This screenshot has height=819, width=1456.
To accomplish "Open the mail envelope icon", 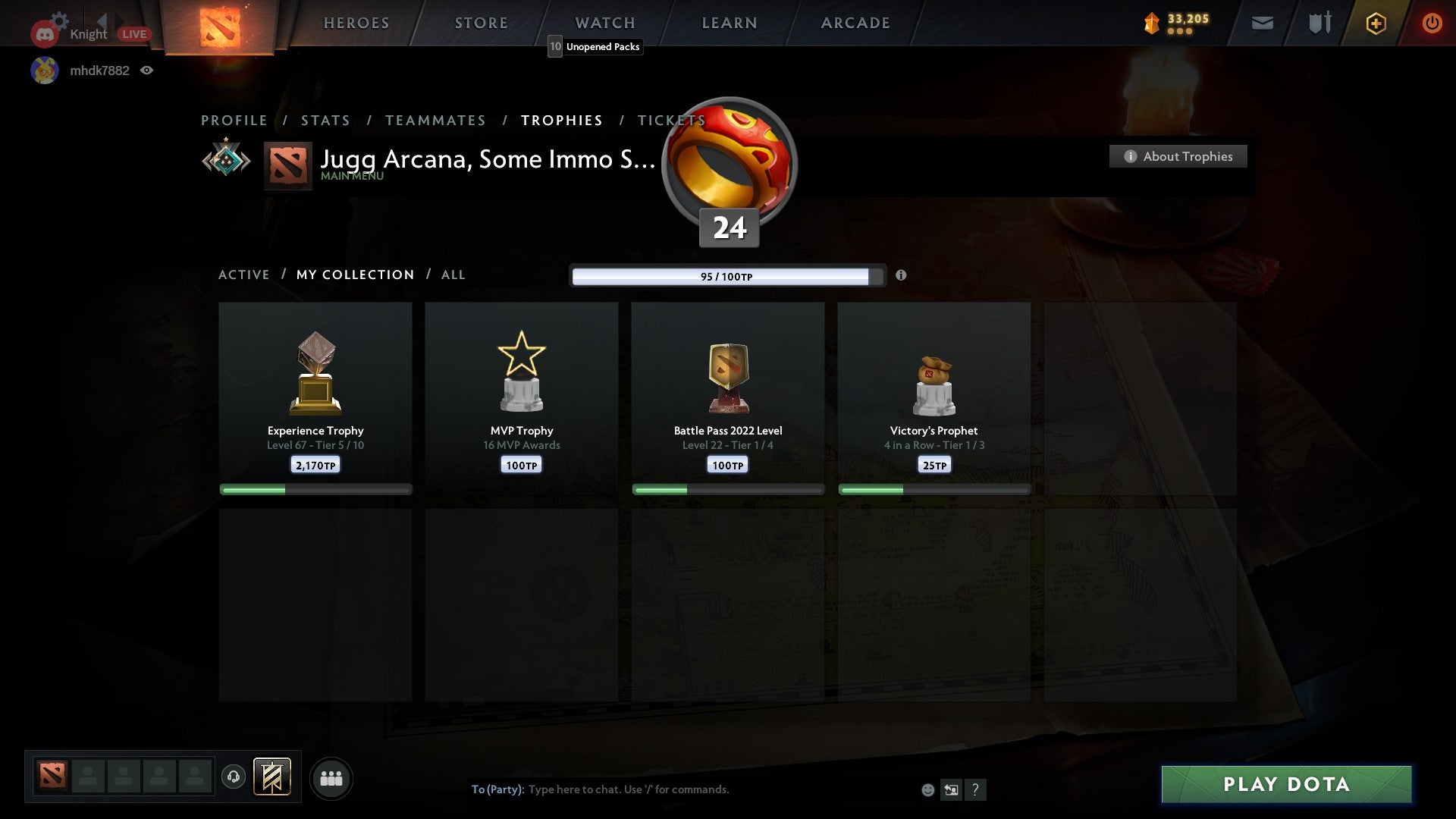I will pyautogui.click(x=1262, y=23).
